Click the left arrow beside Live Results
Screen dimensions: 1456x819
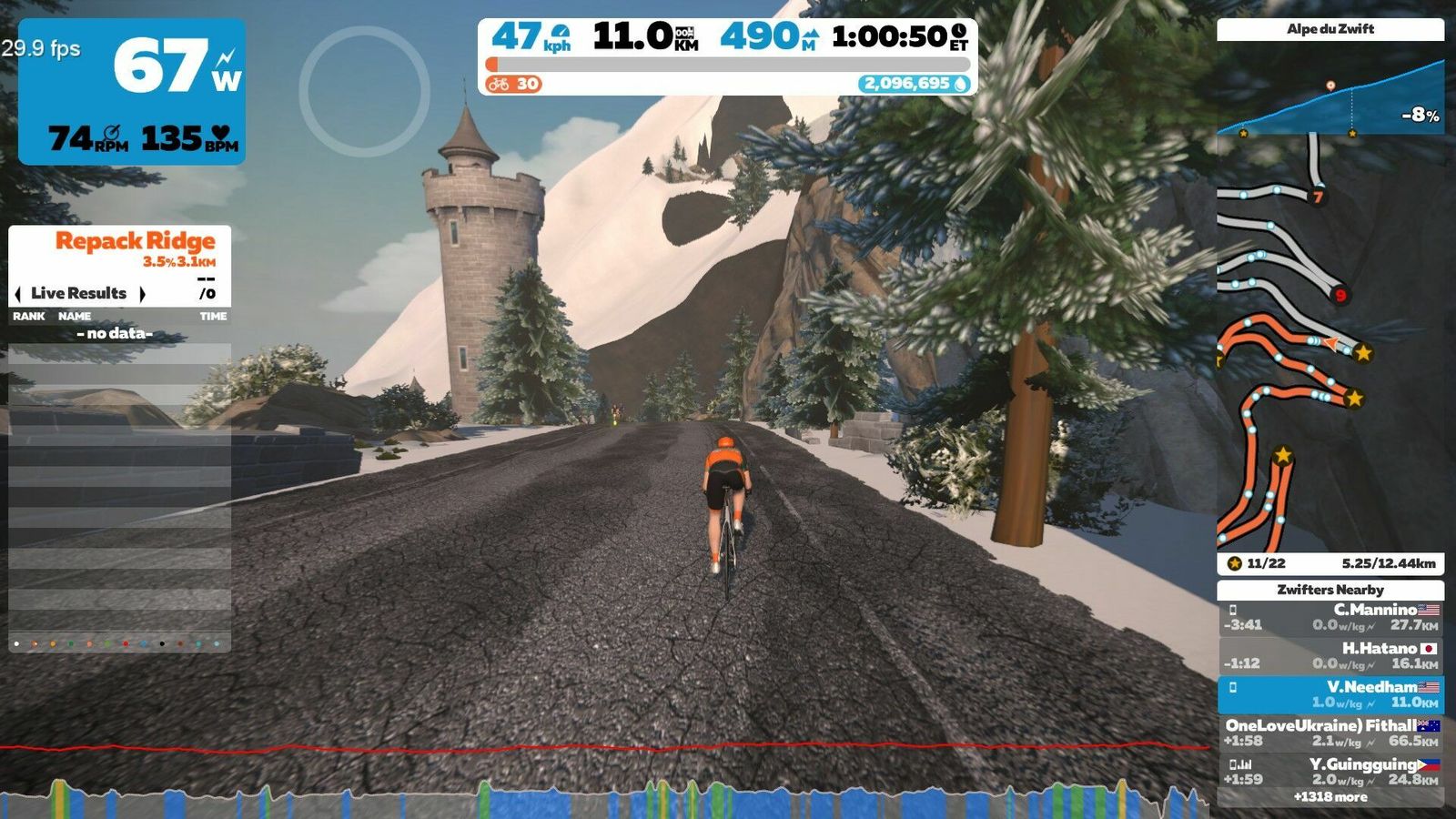(x=18, y=294)
